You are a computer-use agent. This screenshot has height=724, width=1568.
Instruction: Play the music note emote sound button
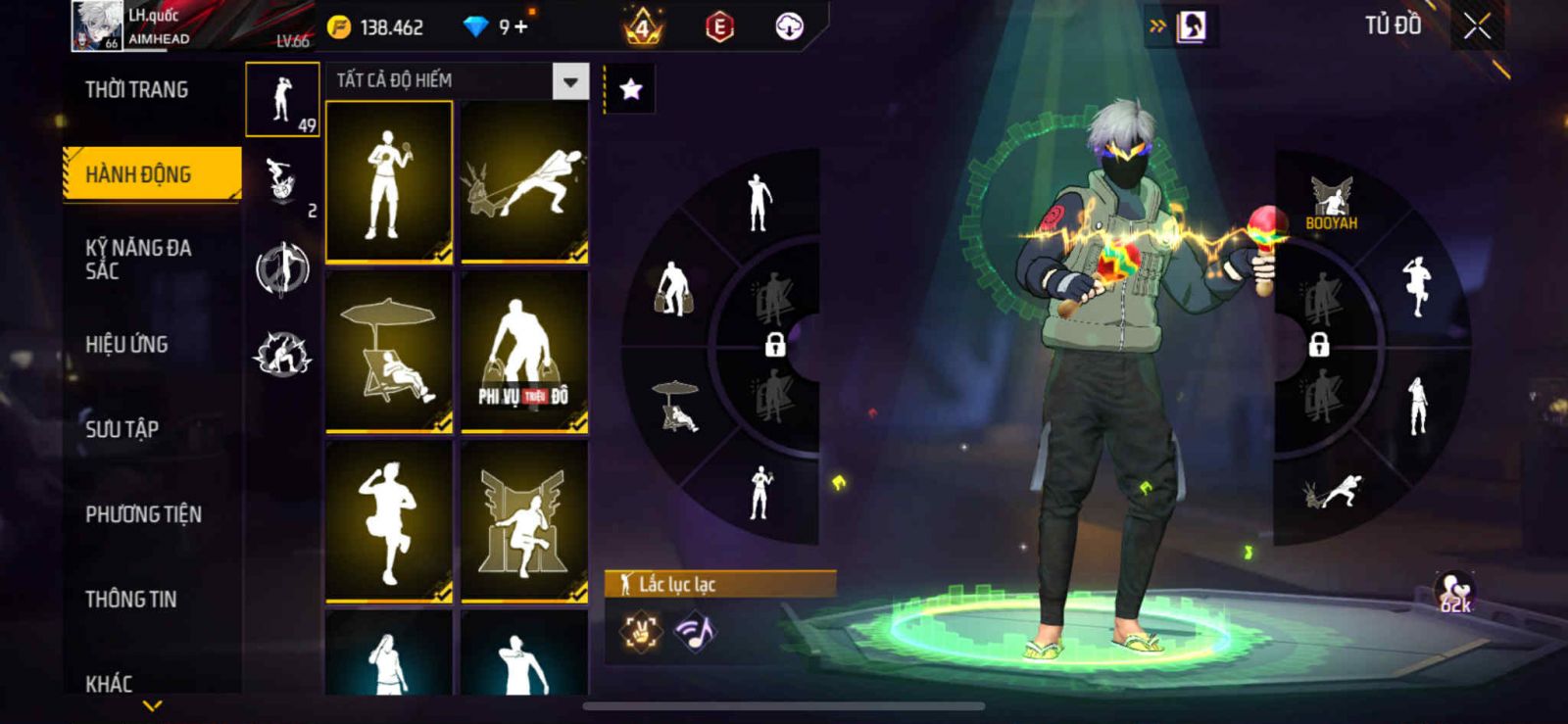pyautogui.click(x=695, y=632)
